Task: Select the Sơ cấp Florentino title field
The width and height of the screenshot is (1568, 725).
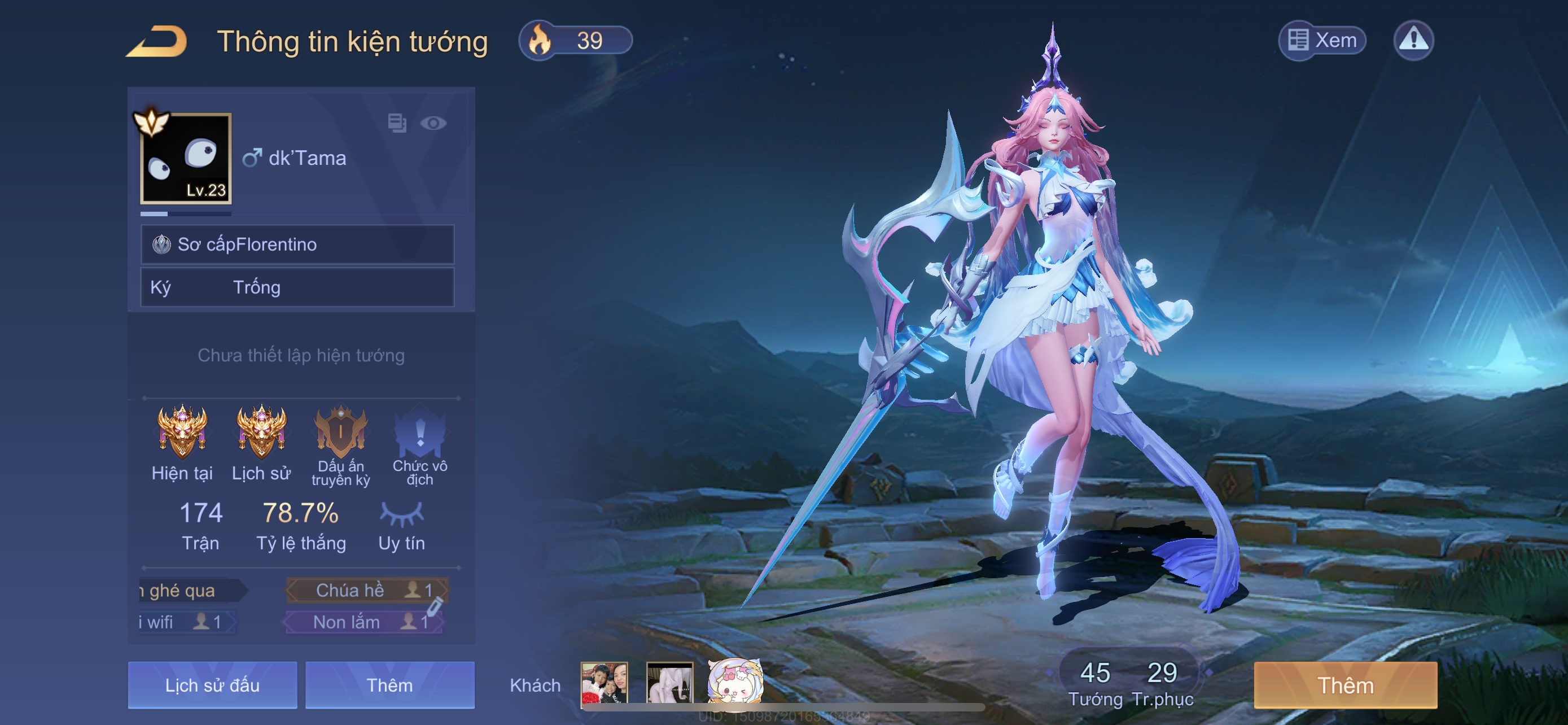Action: [297, 244]
